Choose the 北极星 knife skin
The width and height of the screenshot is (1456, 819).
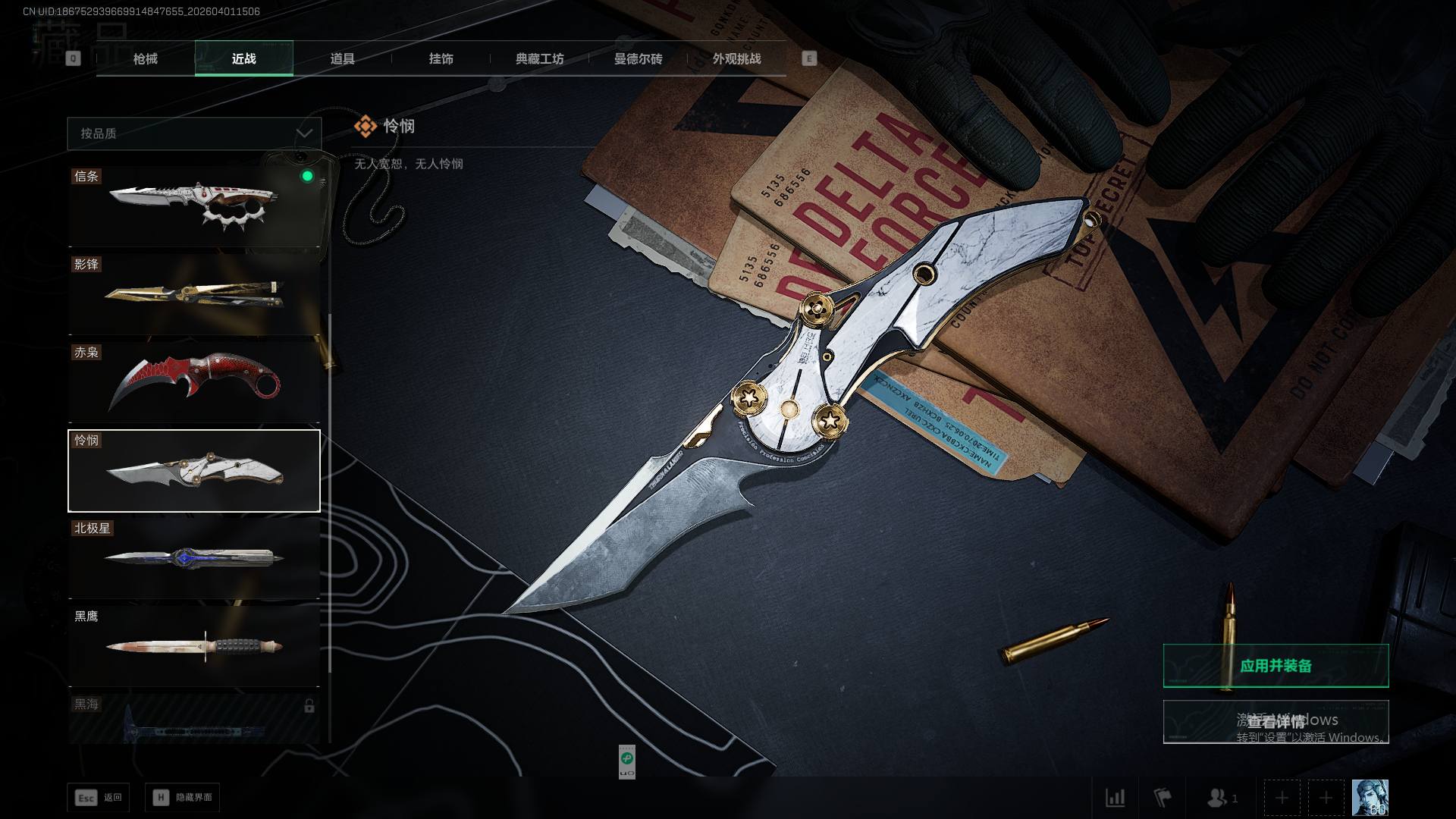[194, 558]
